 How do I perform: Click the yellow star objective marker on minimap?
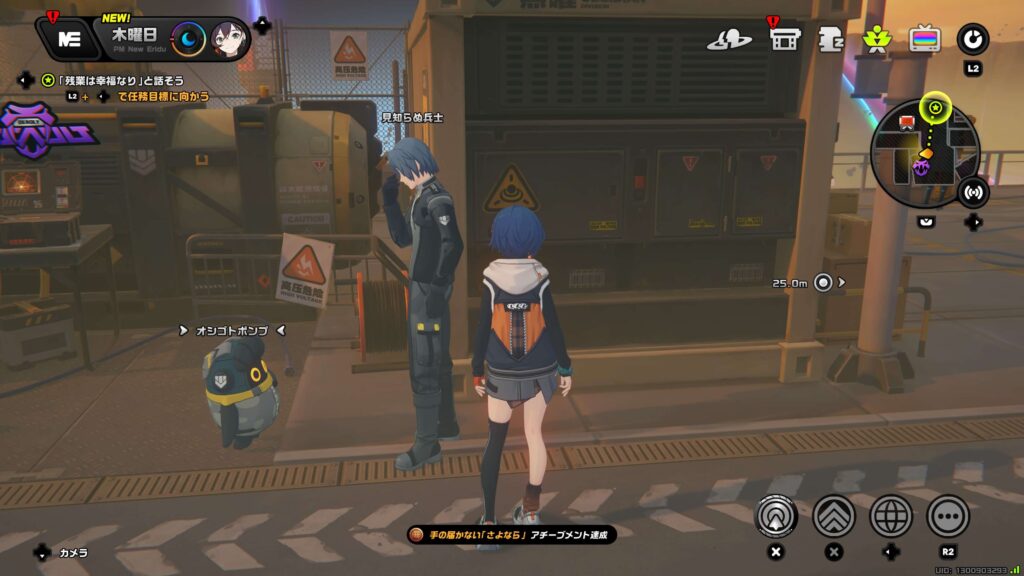tap(936, 107)
